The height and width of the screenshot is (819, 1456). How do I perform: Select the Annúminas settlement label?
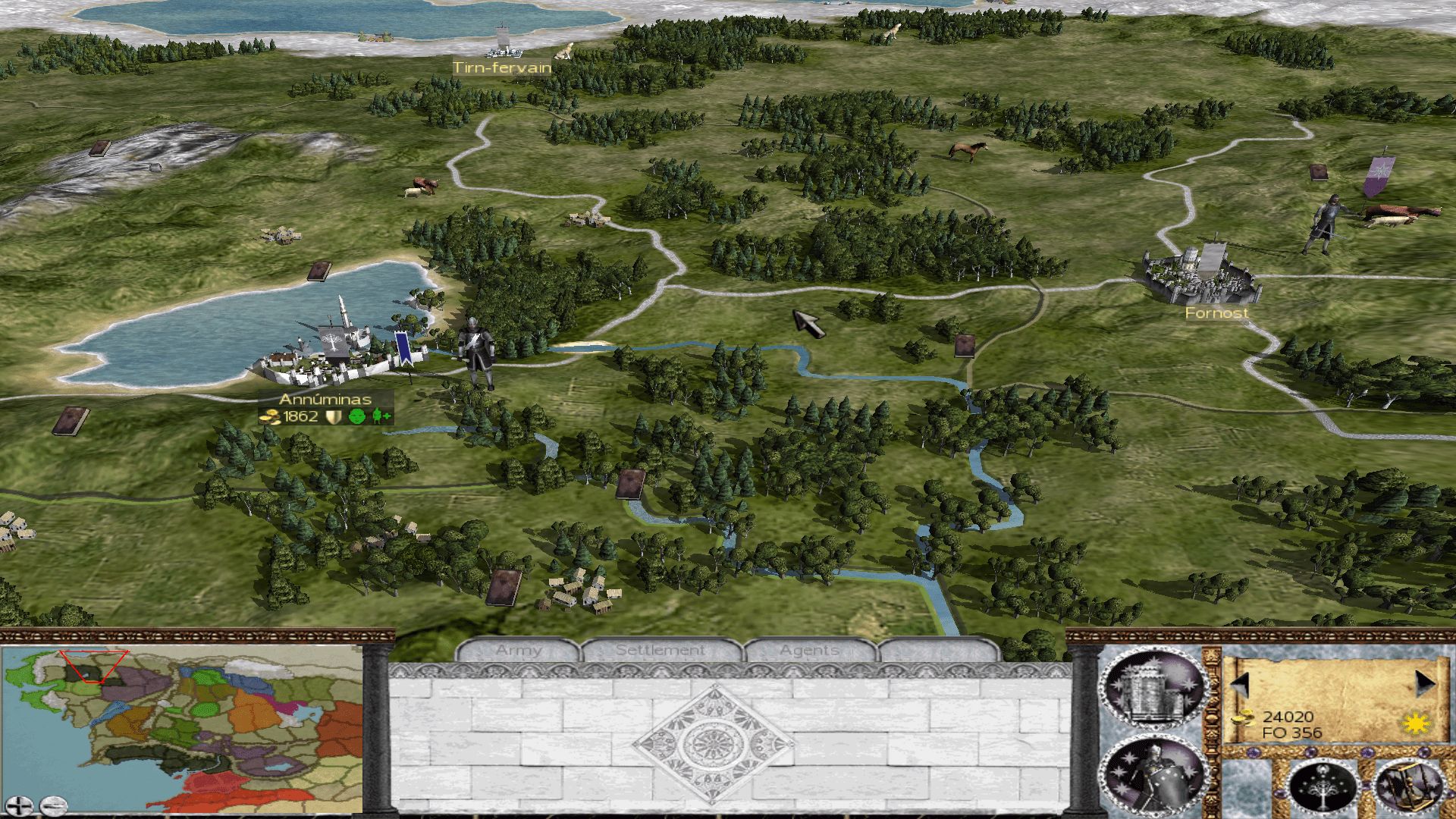[325, 400]
